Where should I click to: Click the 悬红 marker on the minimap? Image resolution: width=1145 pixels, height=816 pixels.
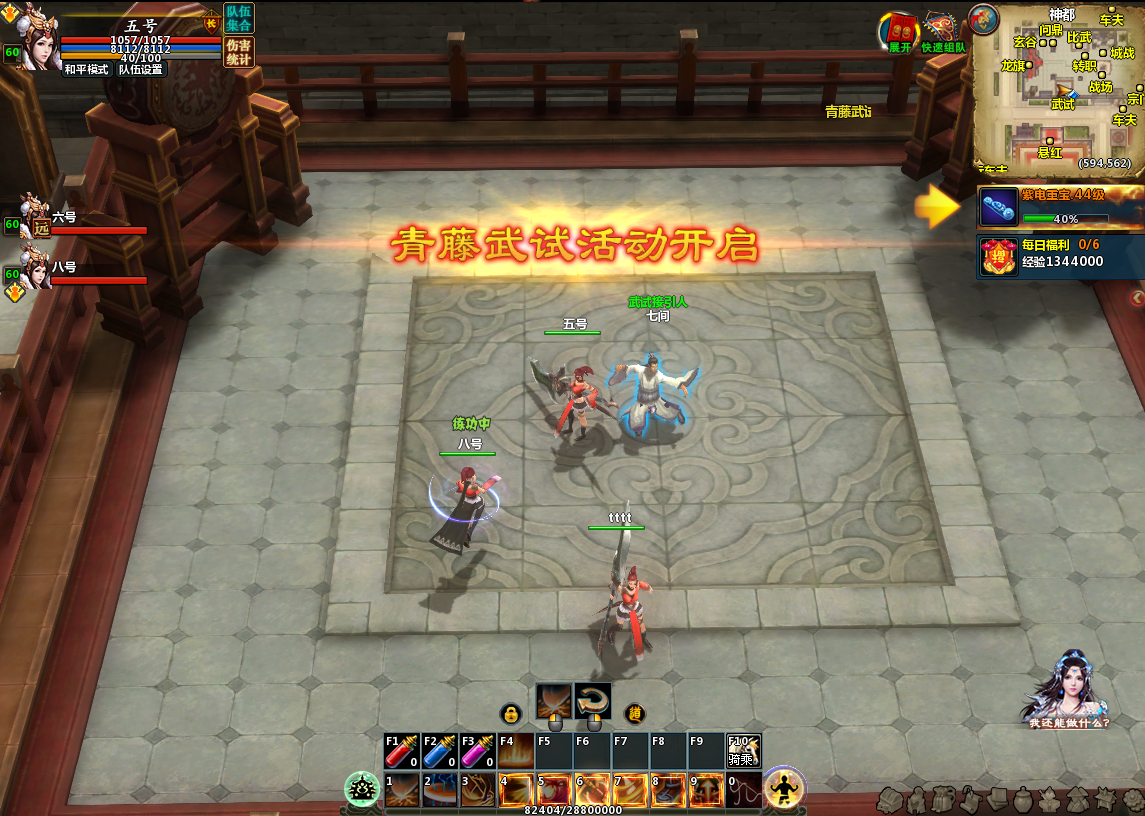[1049, 146]
